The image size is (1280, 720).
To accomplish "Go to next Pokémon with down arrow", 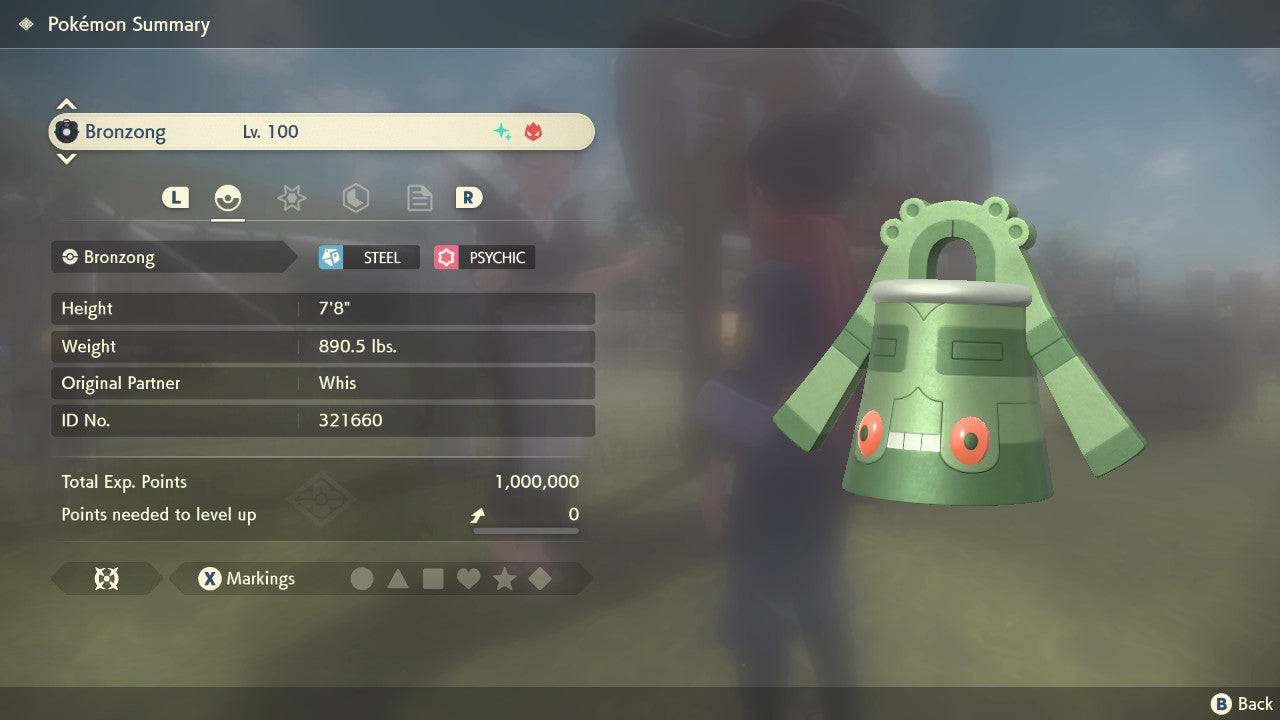I will click(66, 158).
